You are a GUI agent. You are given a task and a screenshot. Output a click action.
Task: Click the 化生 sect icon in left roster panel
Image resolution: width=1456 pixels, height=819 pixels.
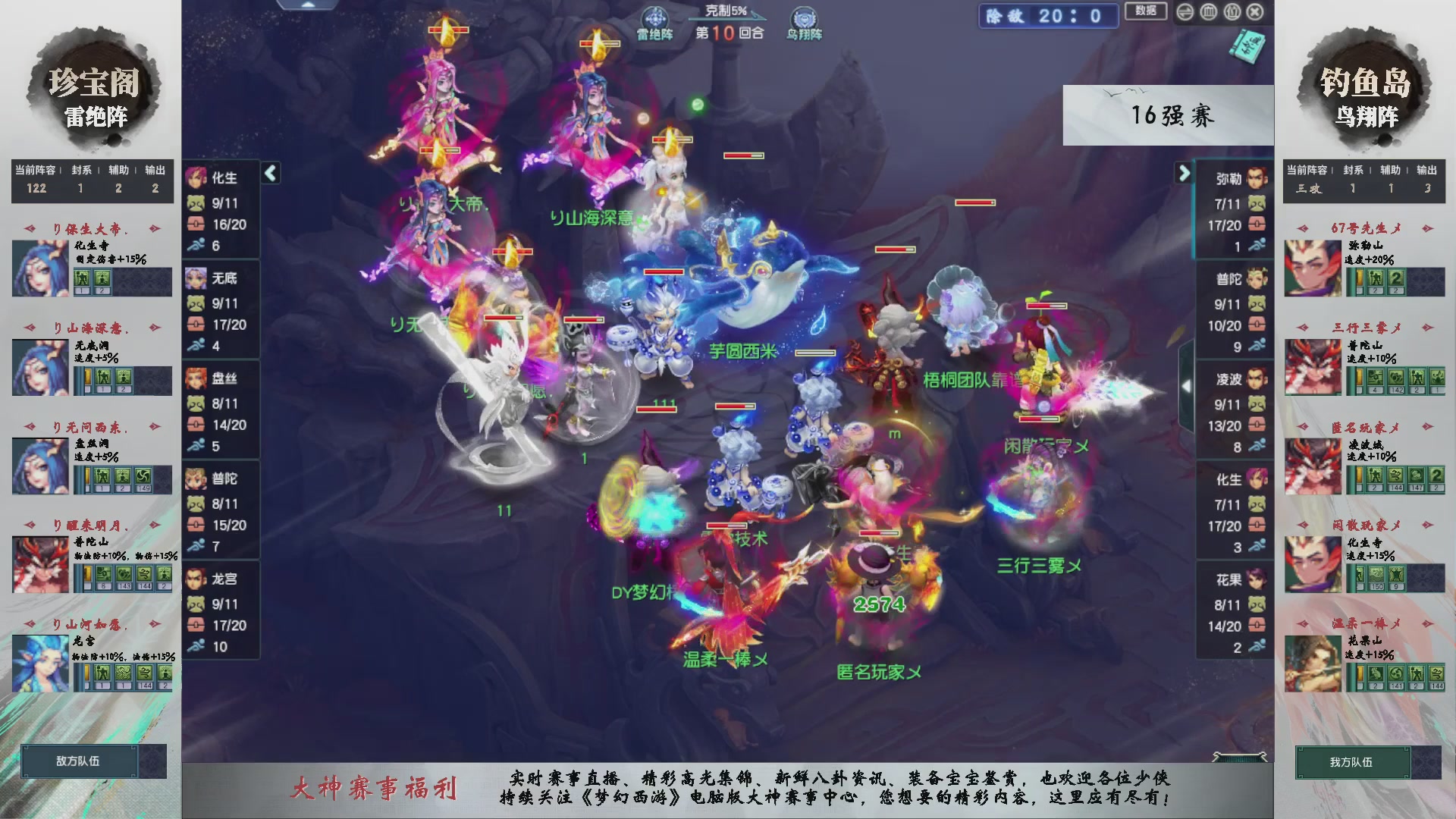tap(196, 178)
